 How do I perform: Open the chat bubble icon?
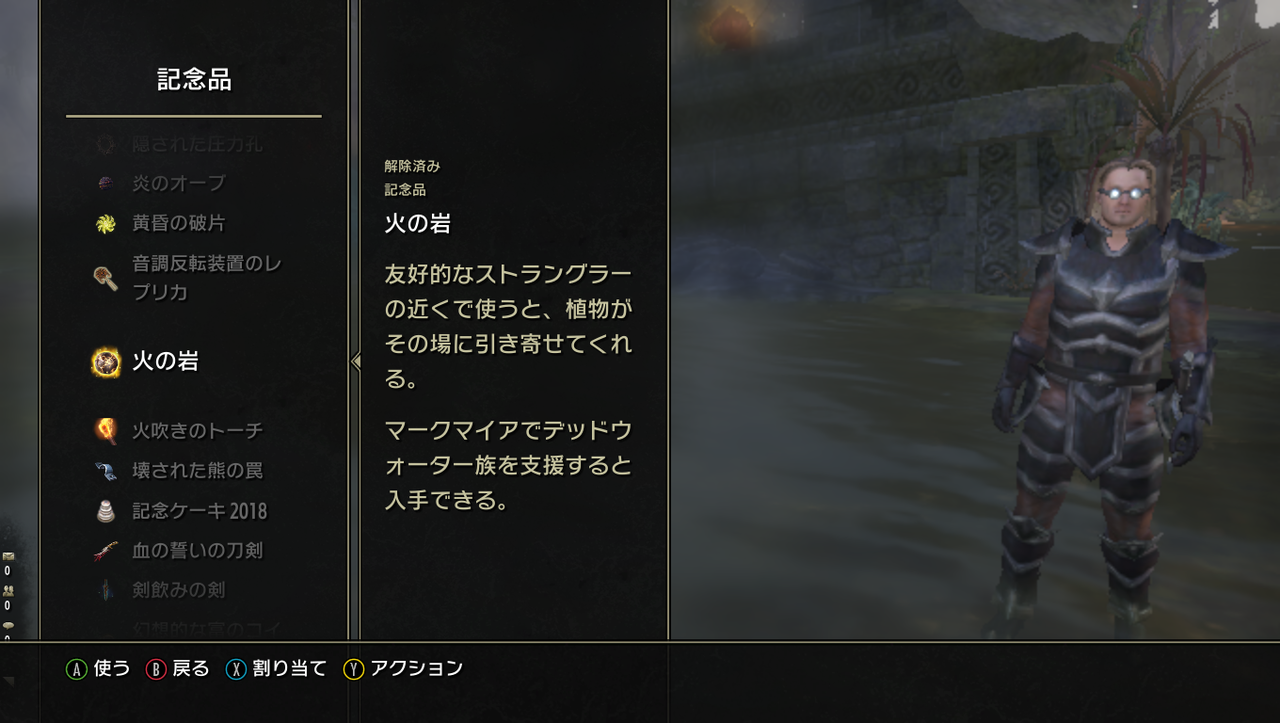(8, 624)
